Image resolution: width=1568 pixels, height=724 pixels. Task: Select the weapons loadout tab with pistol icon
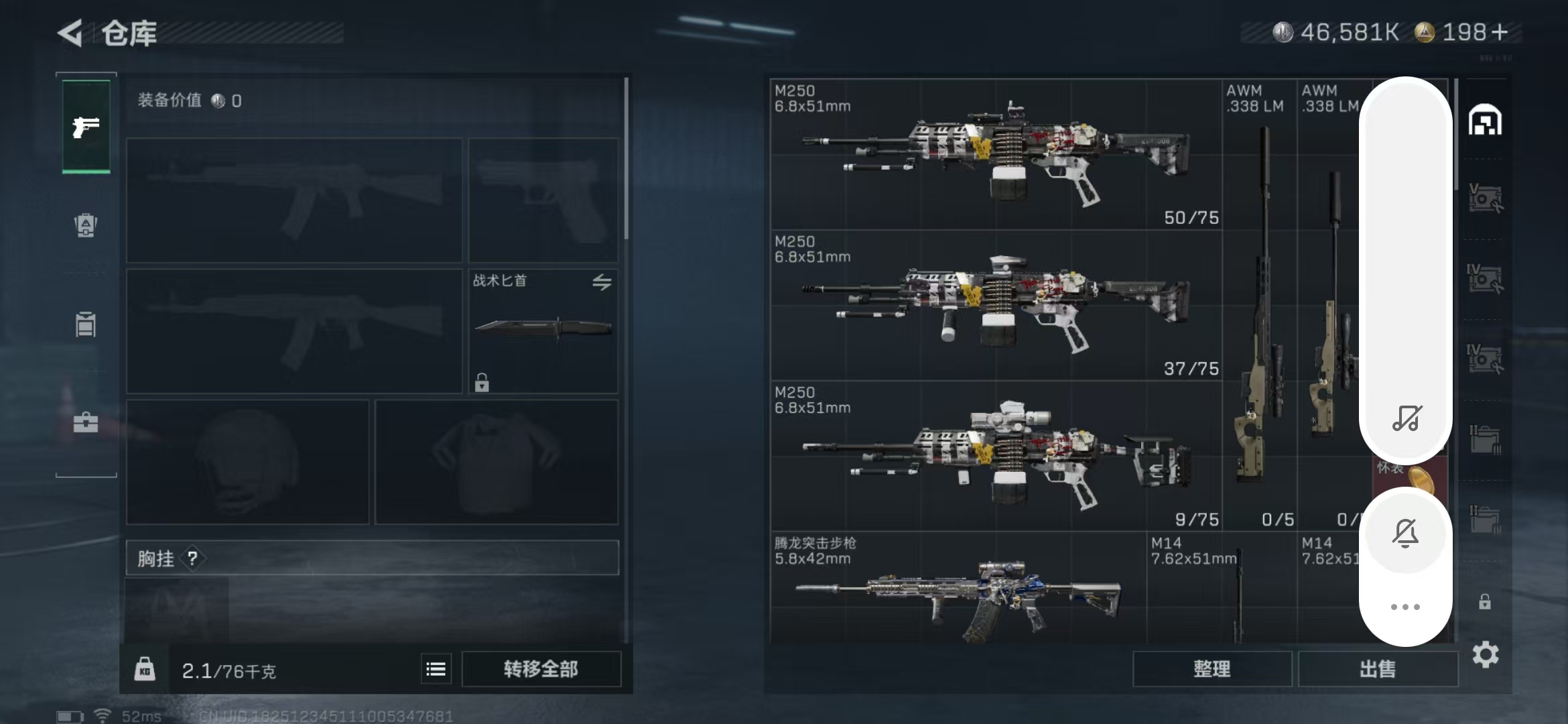(x=86, y=126)
